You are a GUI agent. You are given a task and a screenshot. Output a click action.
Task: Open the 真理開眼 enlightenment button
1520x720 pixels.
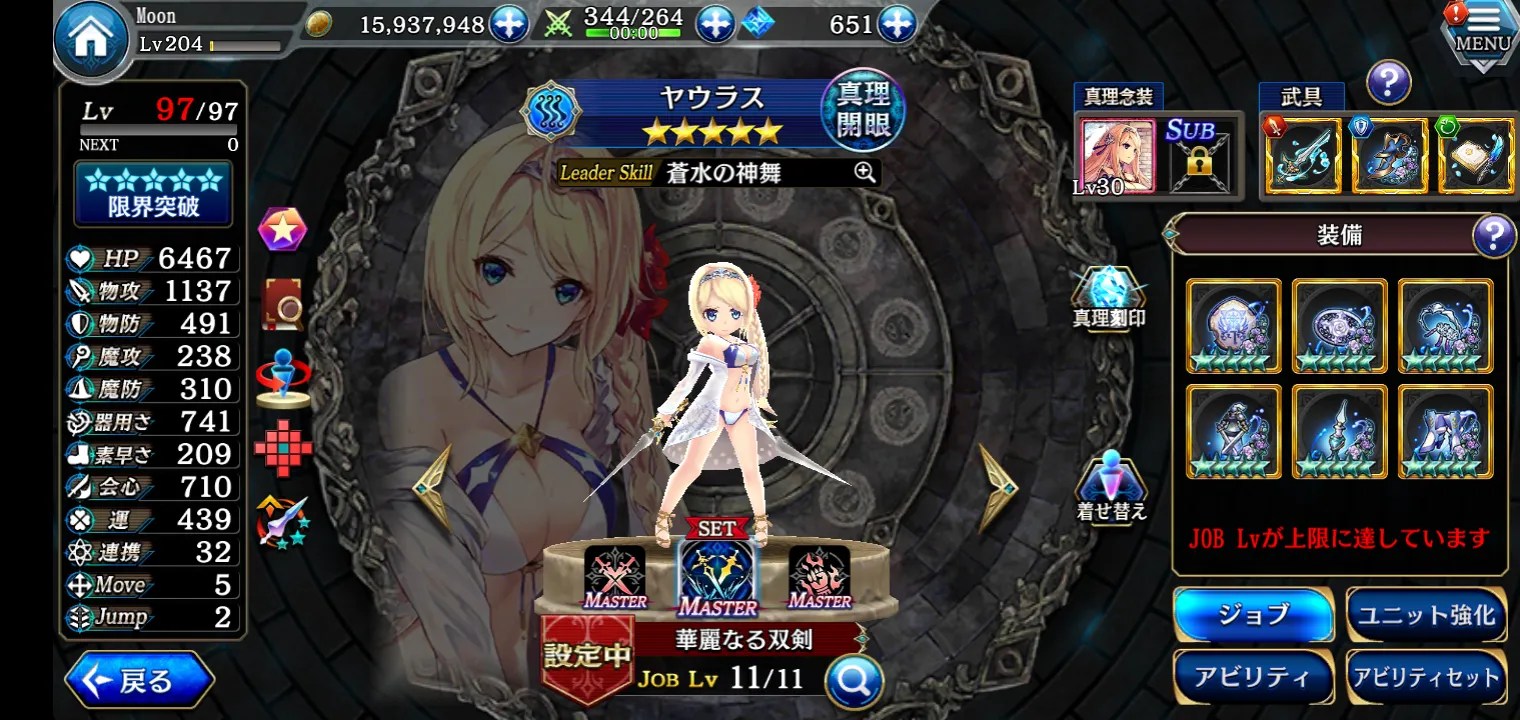tap(862, 110)
